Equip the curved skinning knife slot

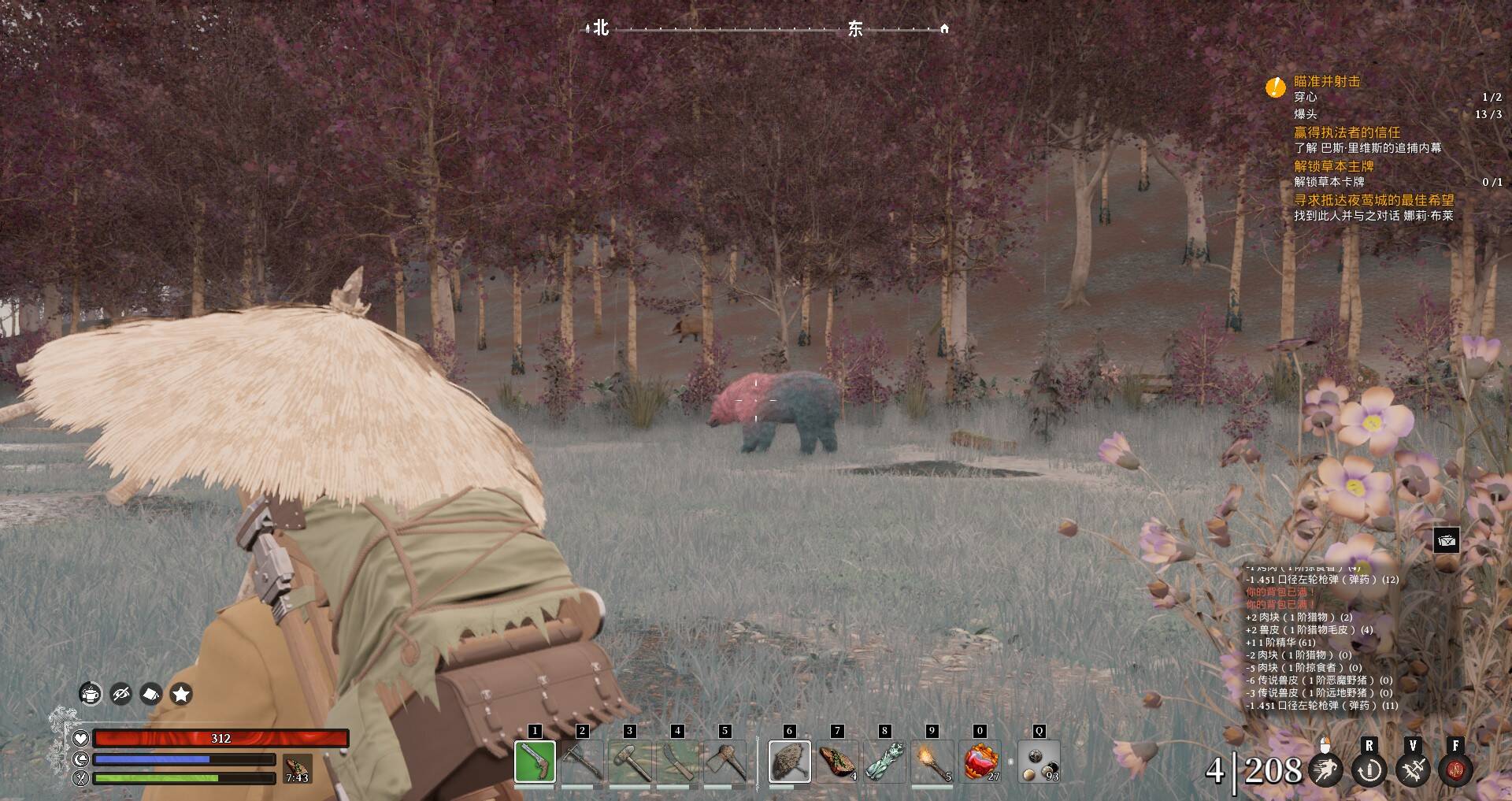pos(677,762)
